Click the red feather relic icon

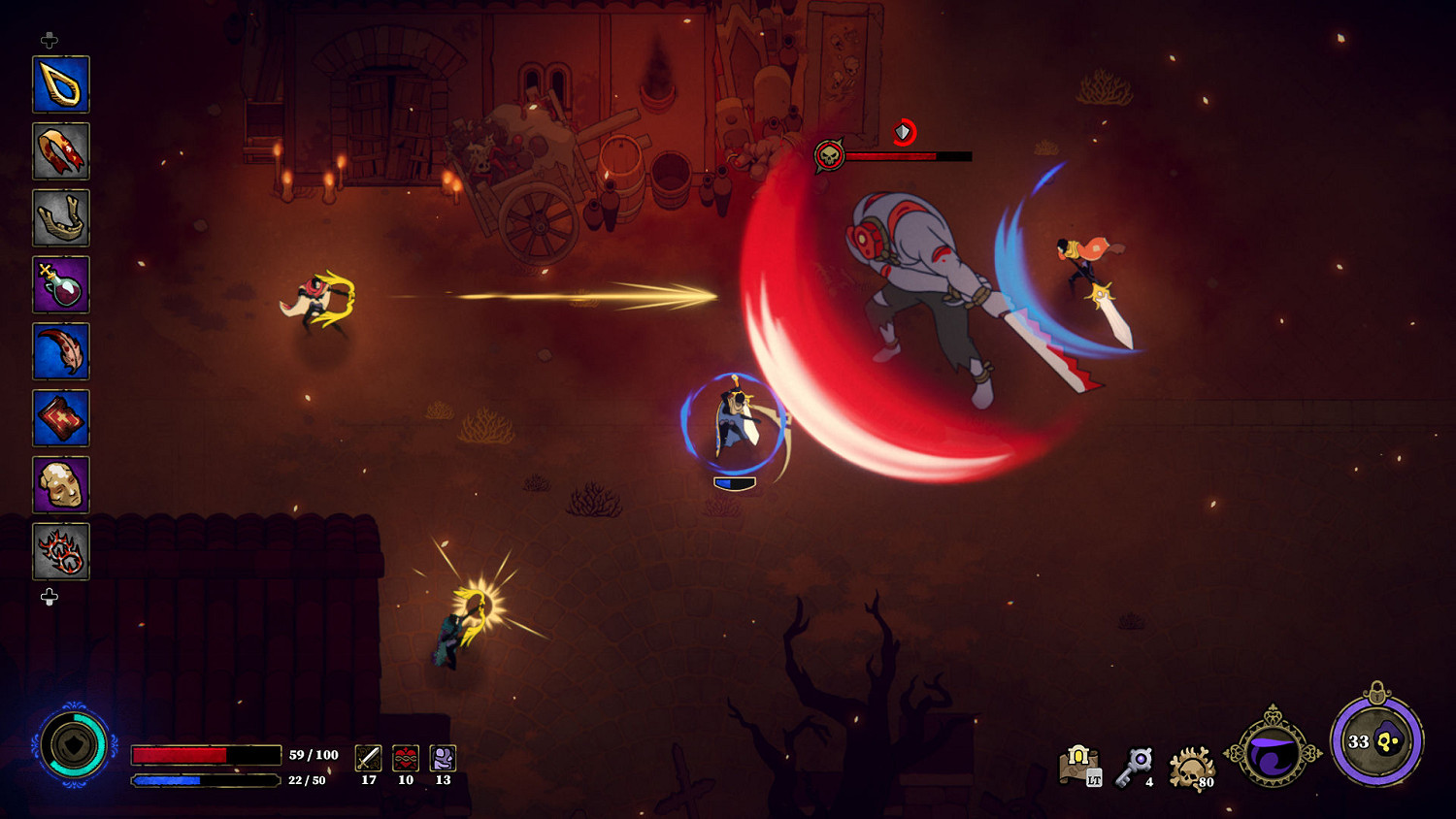[x=61, y=351]
